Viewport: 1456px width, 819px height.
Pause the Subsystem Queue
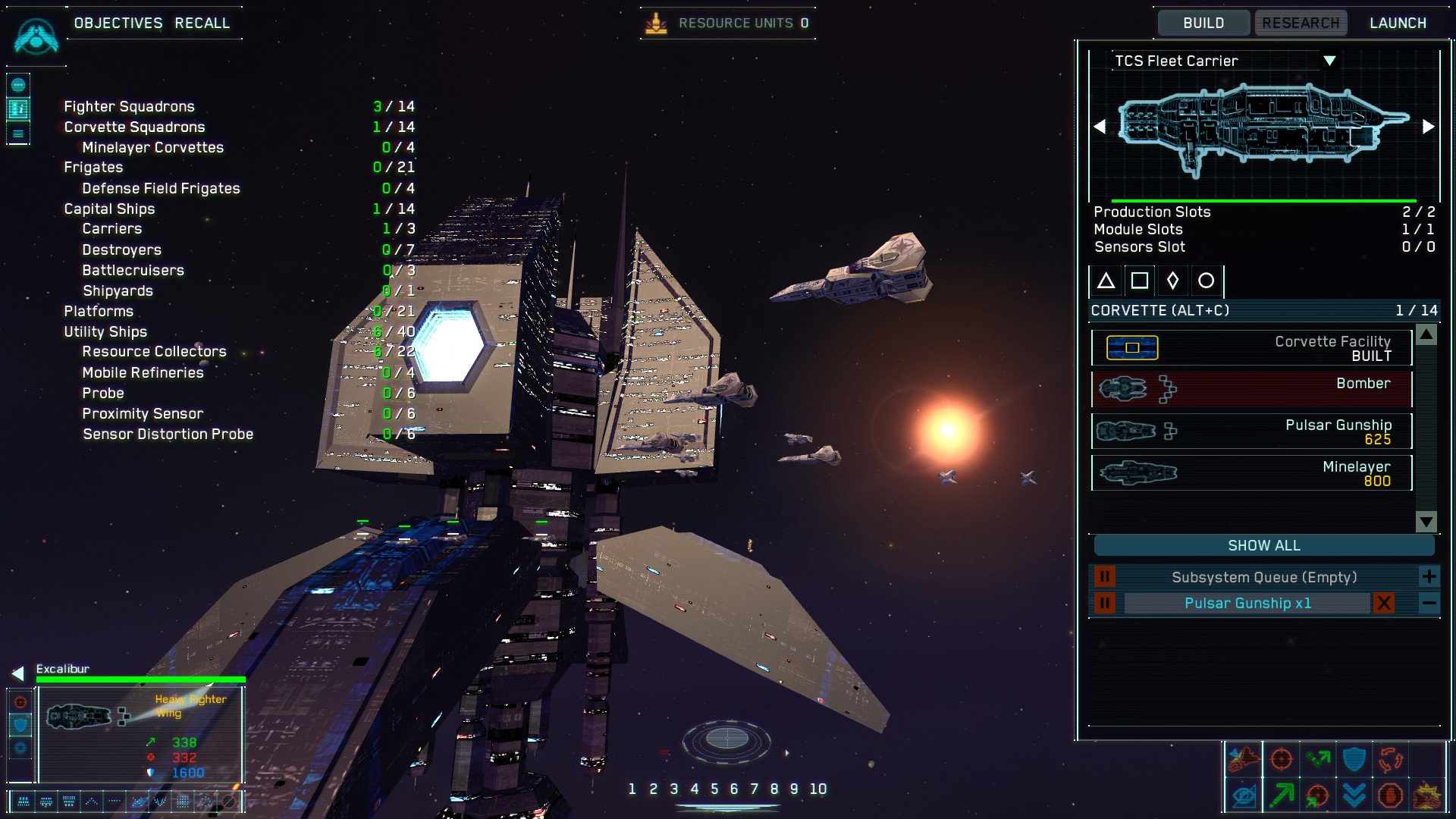(1104, 577)
